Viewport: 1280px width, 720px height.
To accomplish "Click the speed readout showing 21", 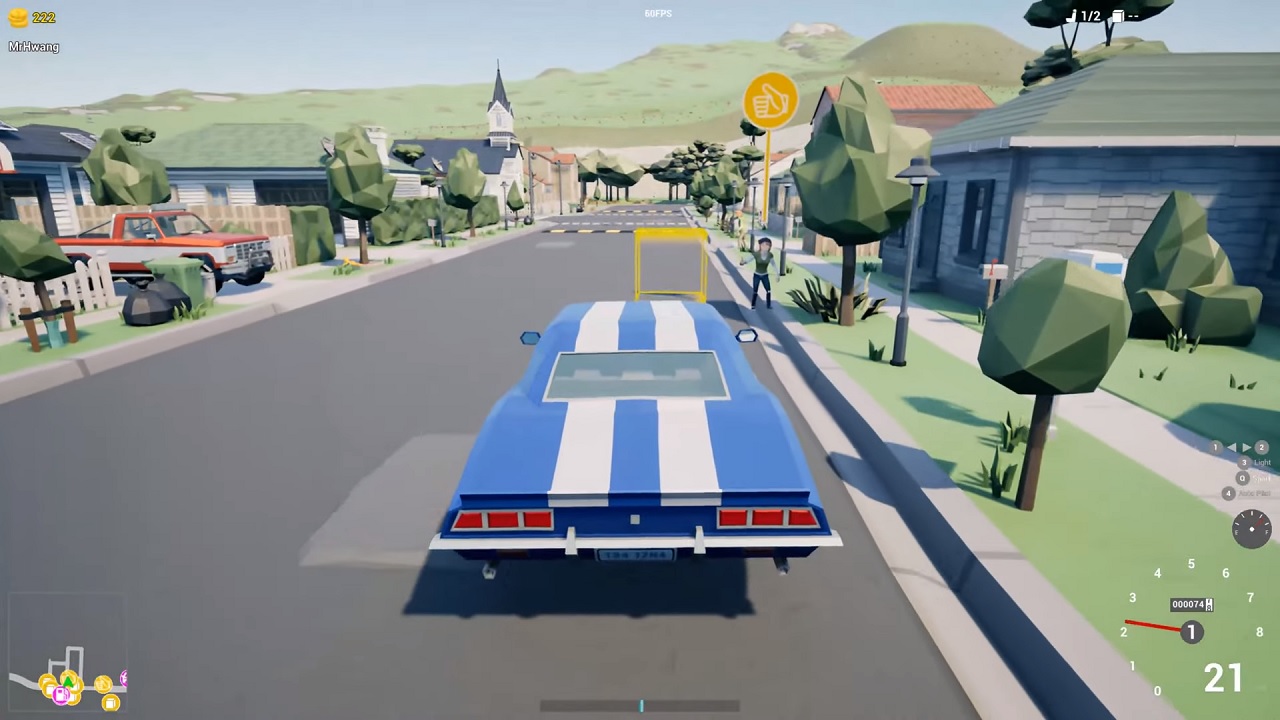I will click(x=1224, y=679).
